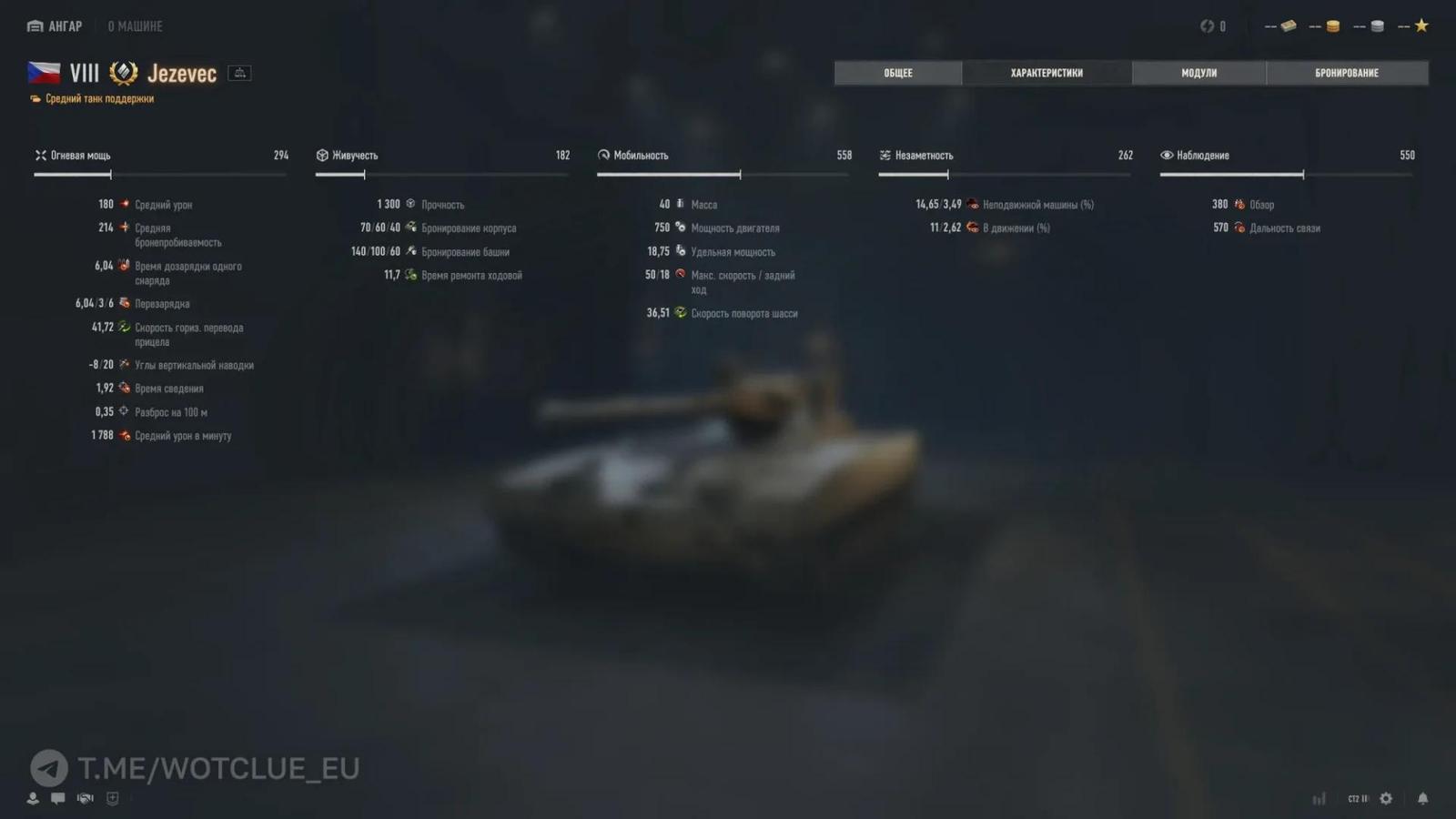The width and height of the screenshot is (1456, 819).
Task: Click the free experience star icon
Action: click(x=1420, y=25)
